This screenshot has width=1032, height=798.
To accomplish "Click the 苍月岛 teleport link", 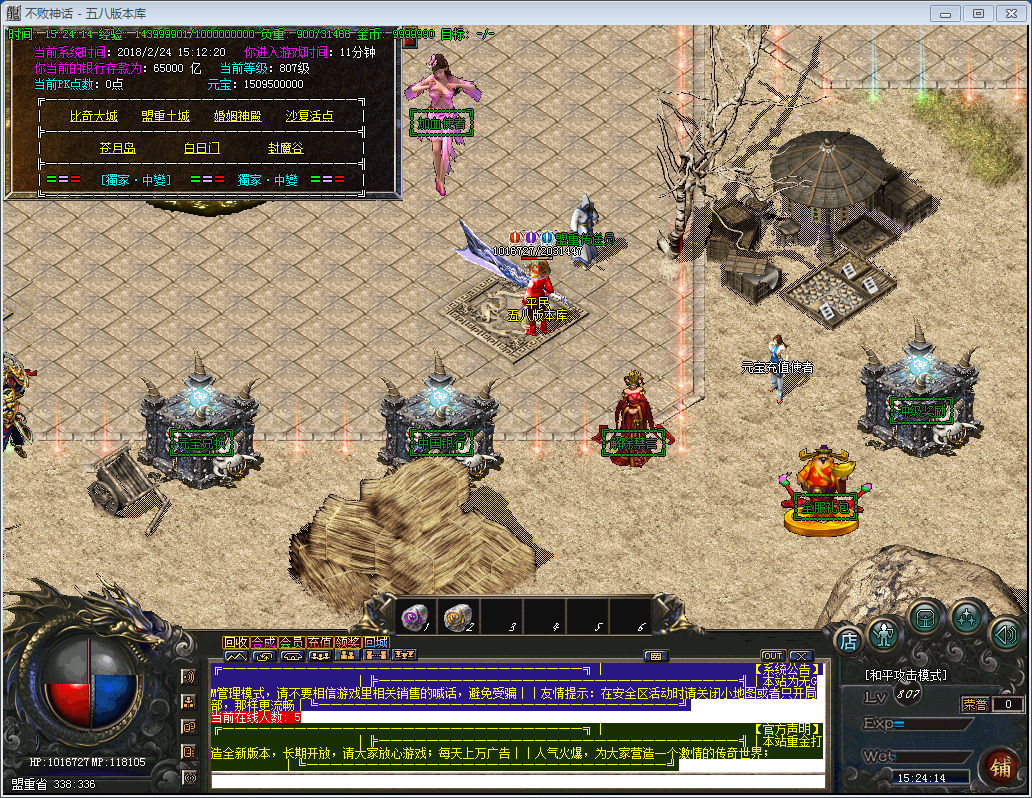I will (x=117, y=148).
